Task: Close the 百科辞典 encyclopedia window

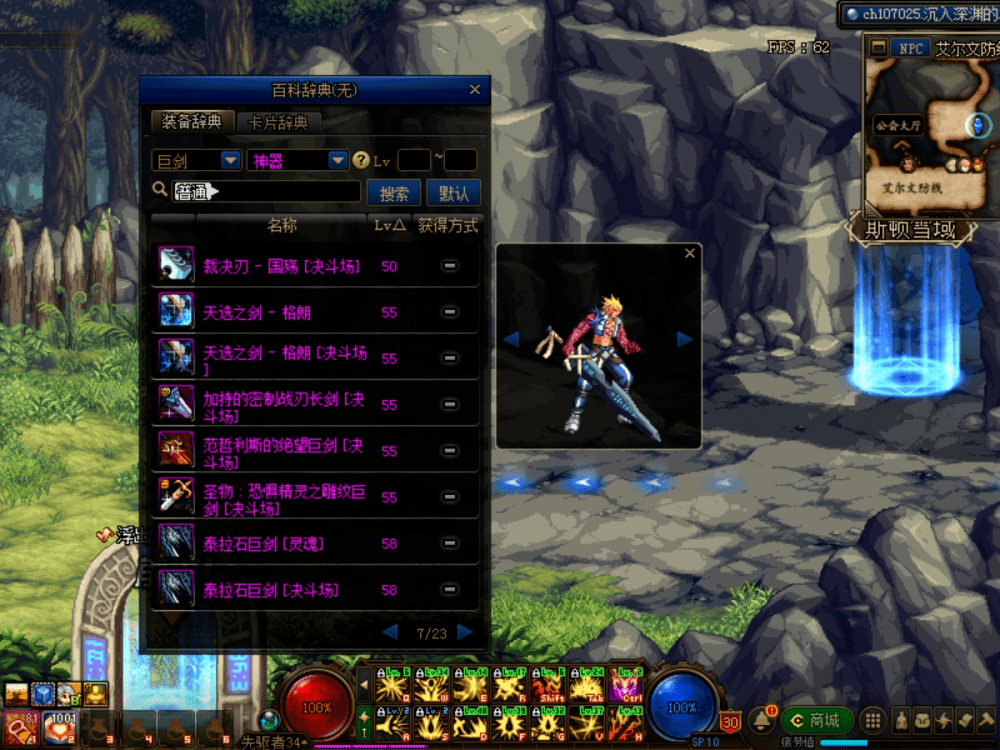Action: click(x=474, y=91)
